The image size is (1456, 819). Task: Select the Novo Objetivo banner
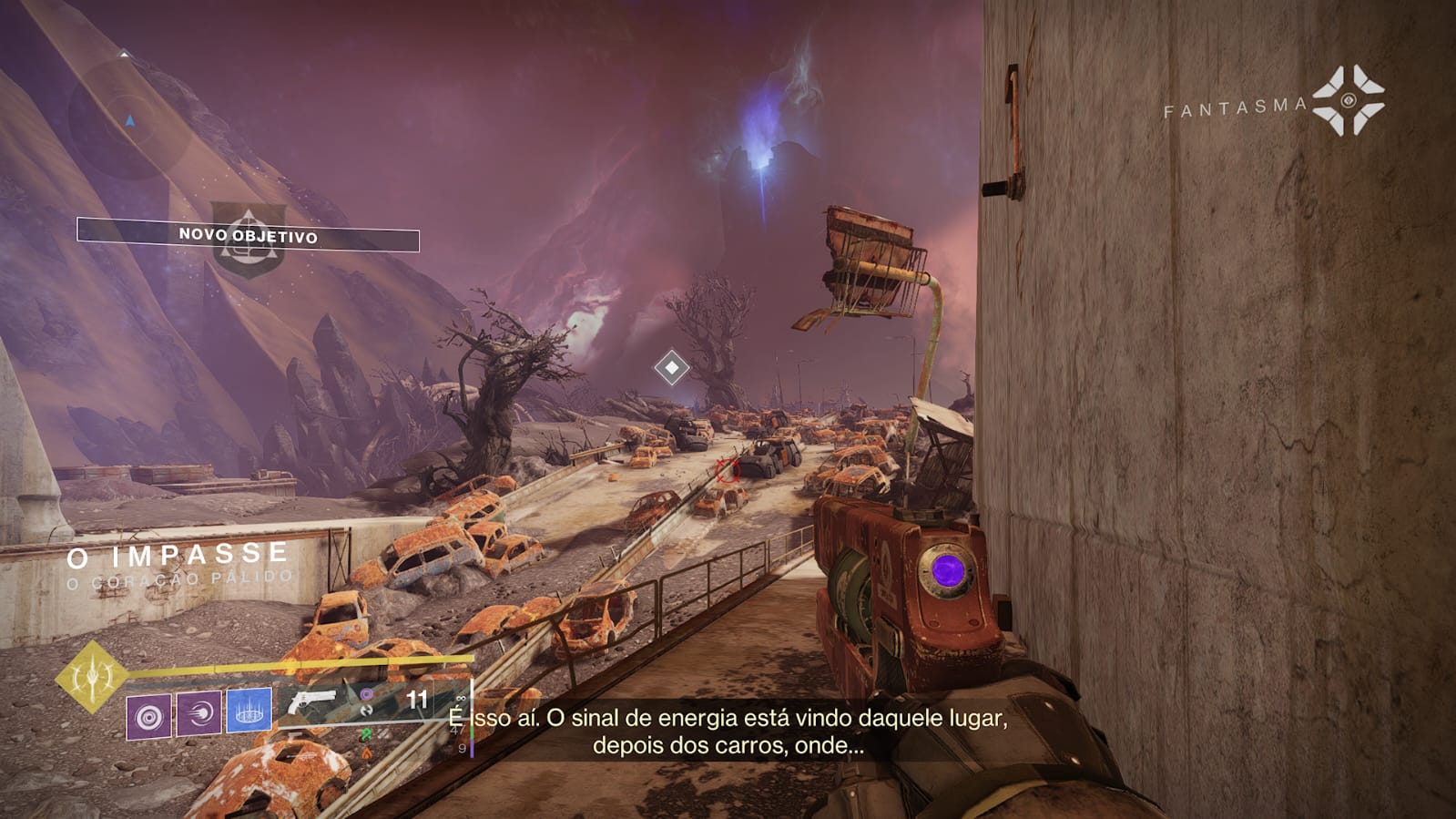point(248,235)
